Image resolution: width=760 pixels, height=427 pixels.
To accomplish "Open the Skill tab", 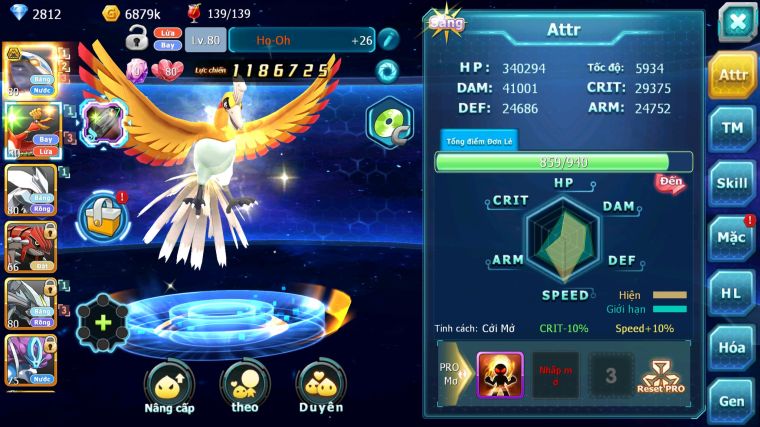I will click(732, 183).
